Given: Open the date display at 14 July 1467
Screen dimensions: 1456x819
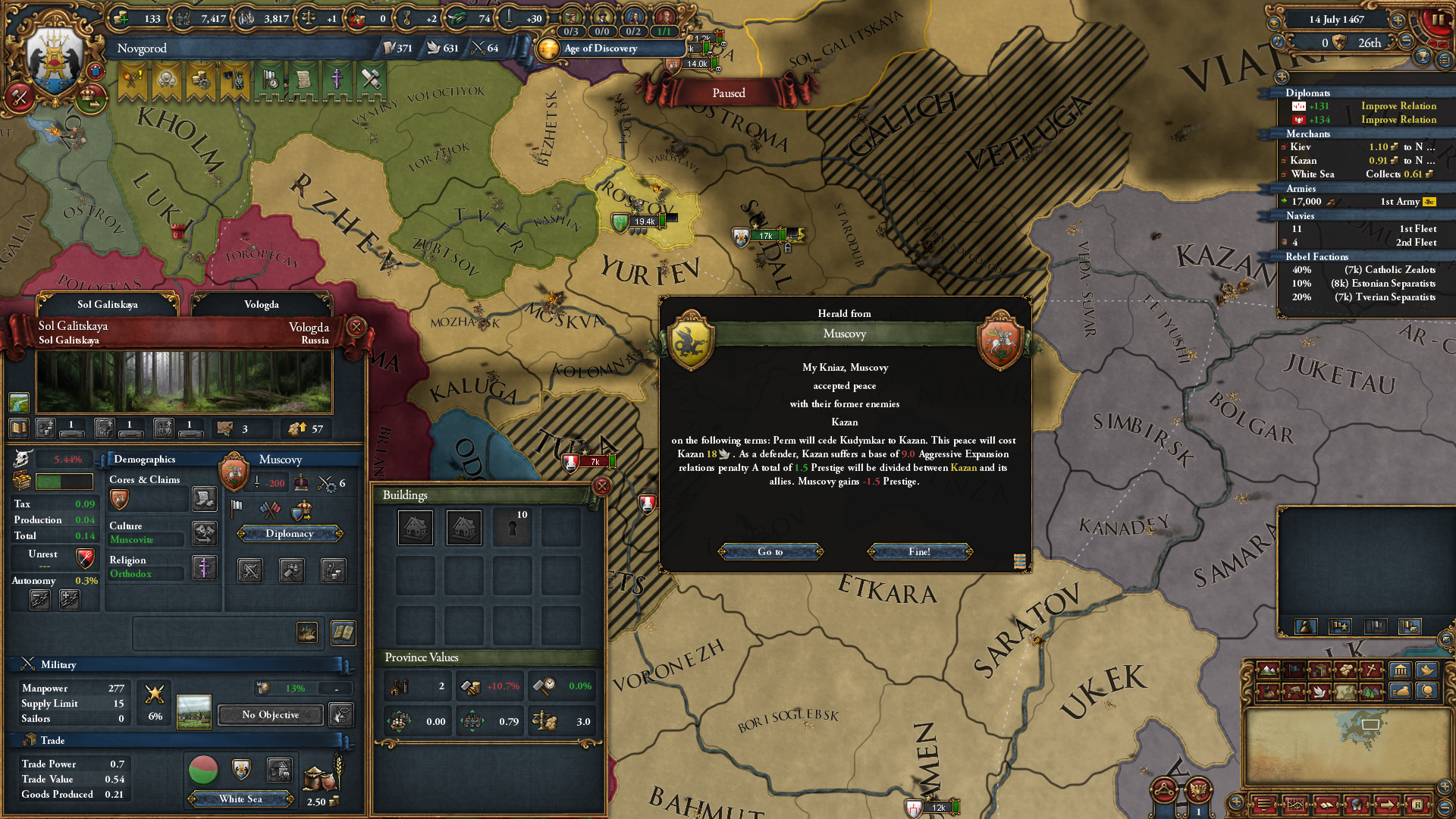Looking at the screenshot, I should (1336, 20).
